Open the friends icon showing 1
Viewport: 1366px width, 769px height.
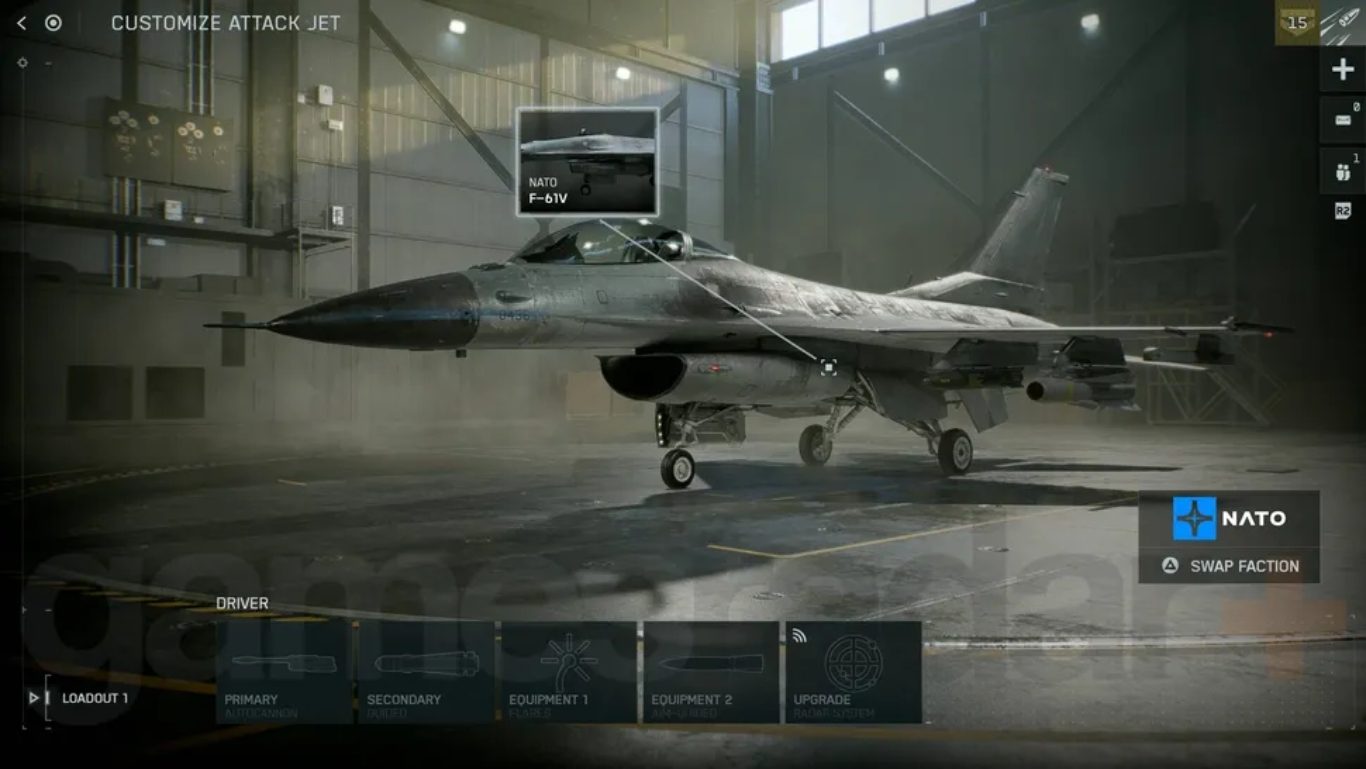tap(1342, 171)
